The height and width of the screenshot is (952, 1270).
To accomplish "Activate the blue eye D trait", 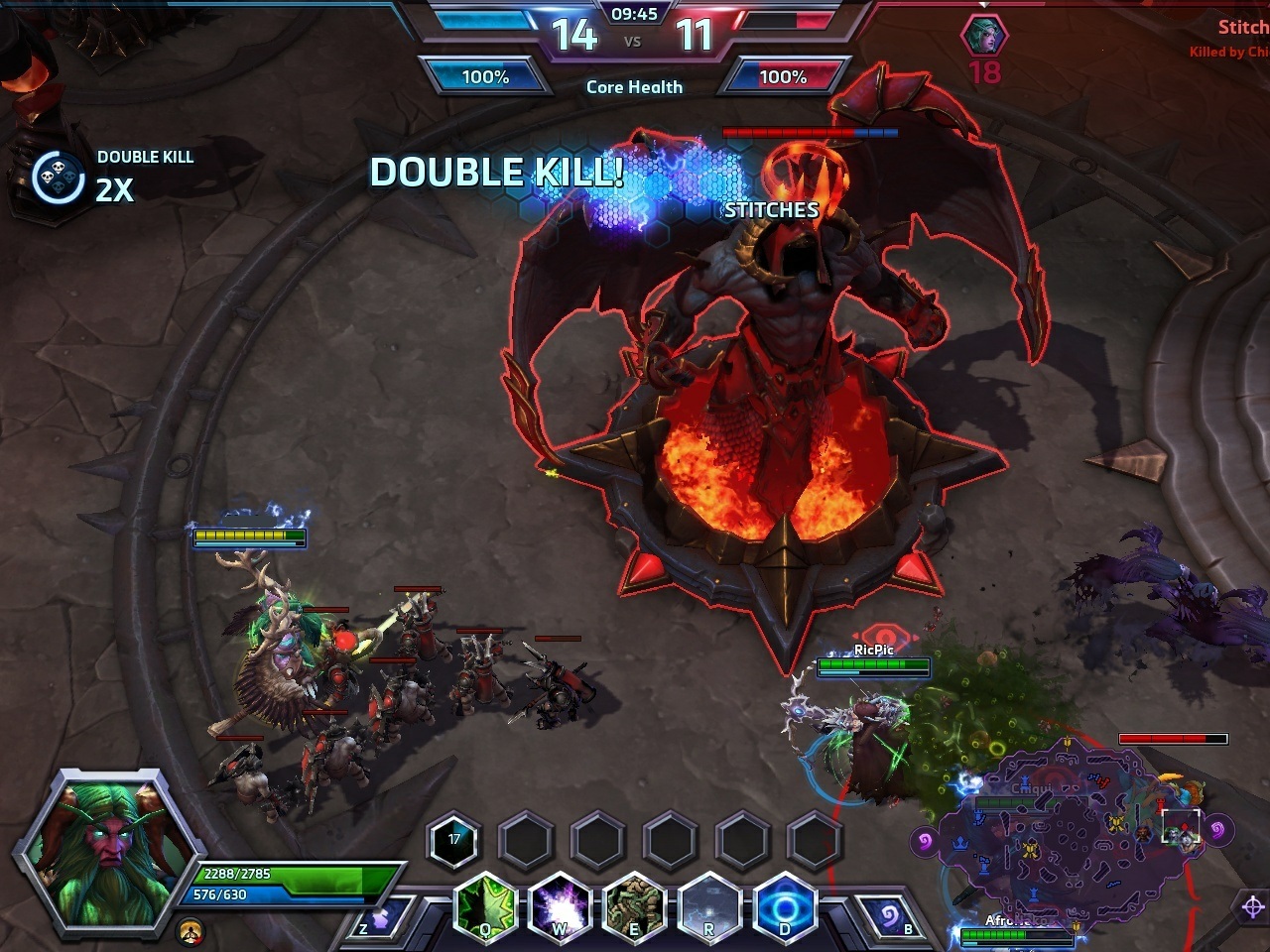I will tap(785, 905).
